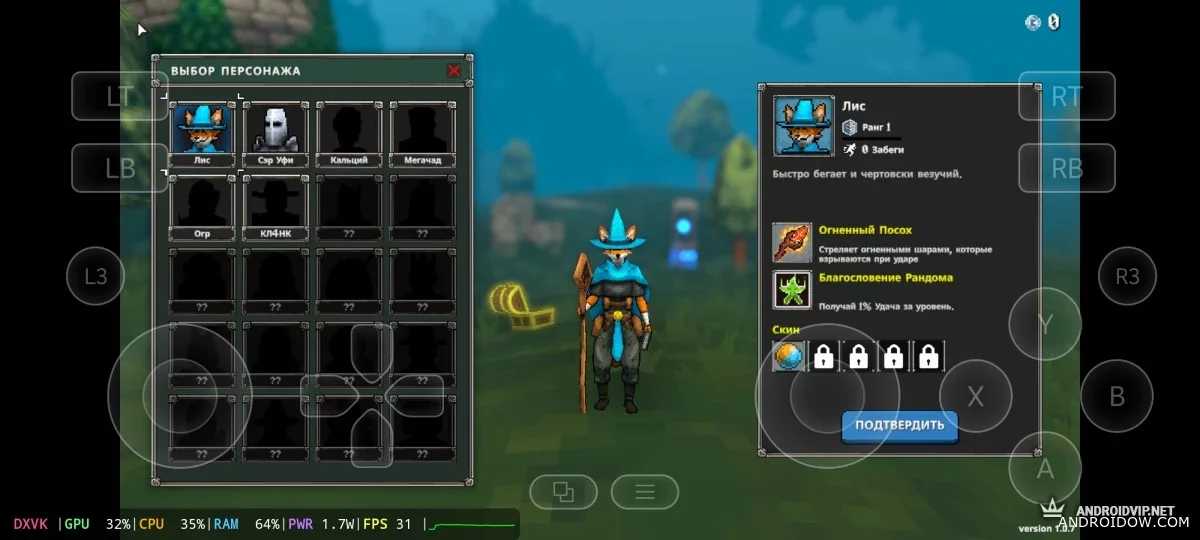Screen dimensions: 1200x540
Task: Close the character selection window
Action: tap(454, 71)
